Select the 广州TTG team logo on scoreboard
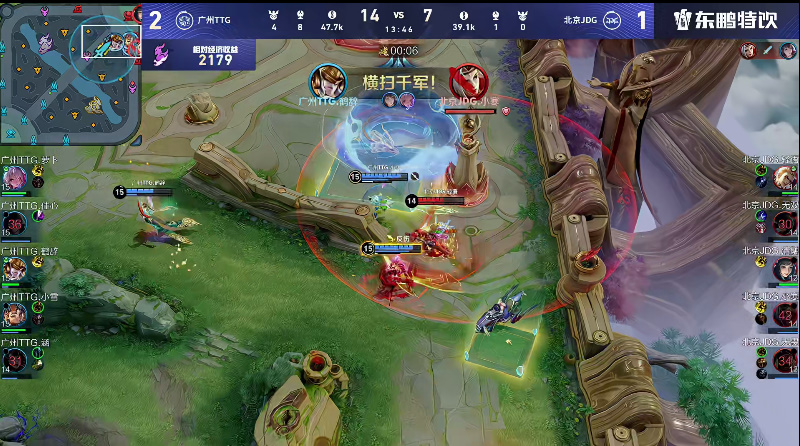This screenshot has height=446, width=800. 184,20
